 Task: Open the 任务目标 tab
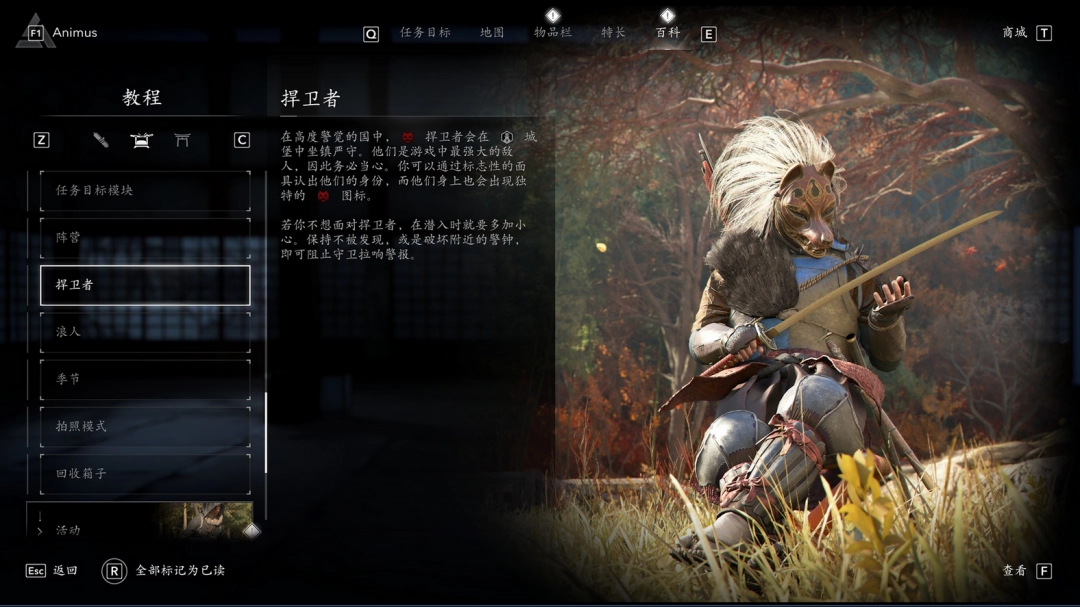(425, 33)
